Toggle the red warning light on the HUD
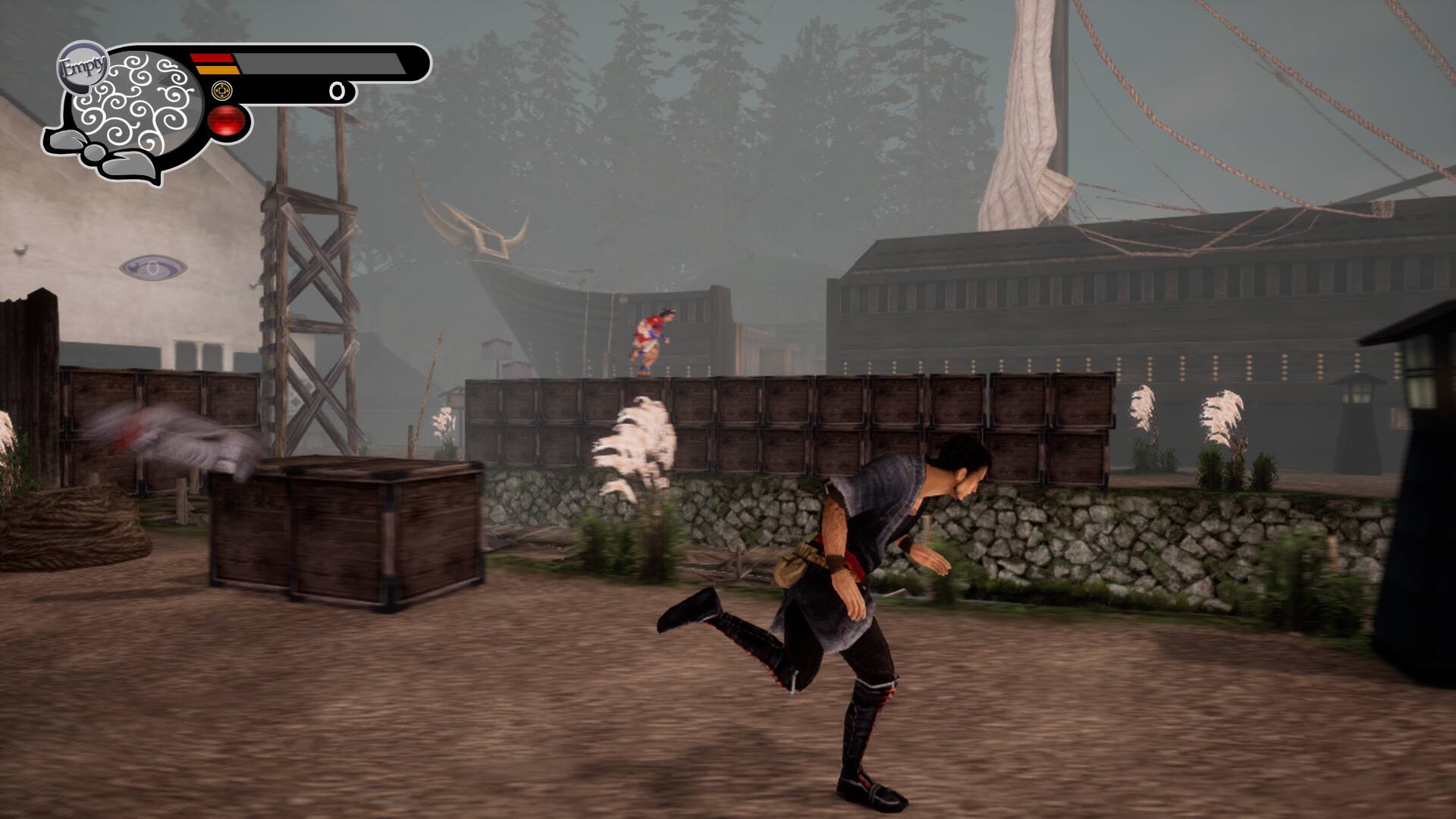The height and width of the screenshot is (819, 1456). click(x=226, y=120)
